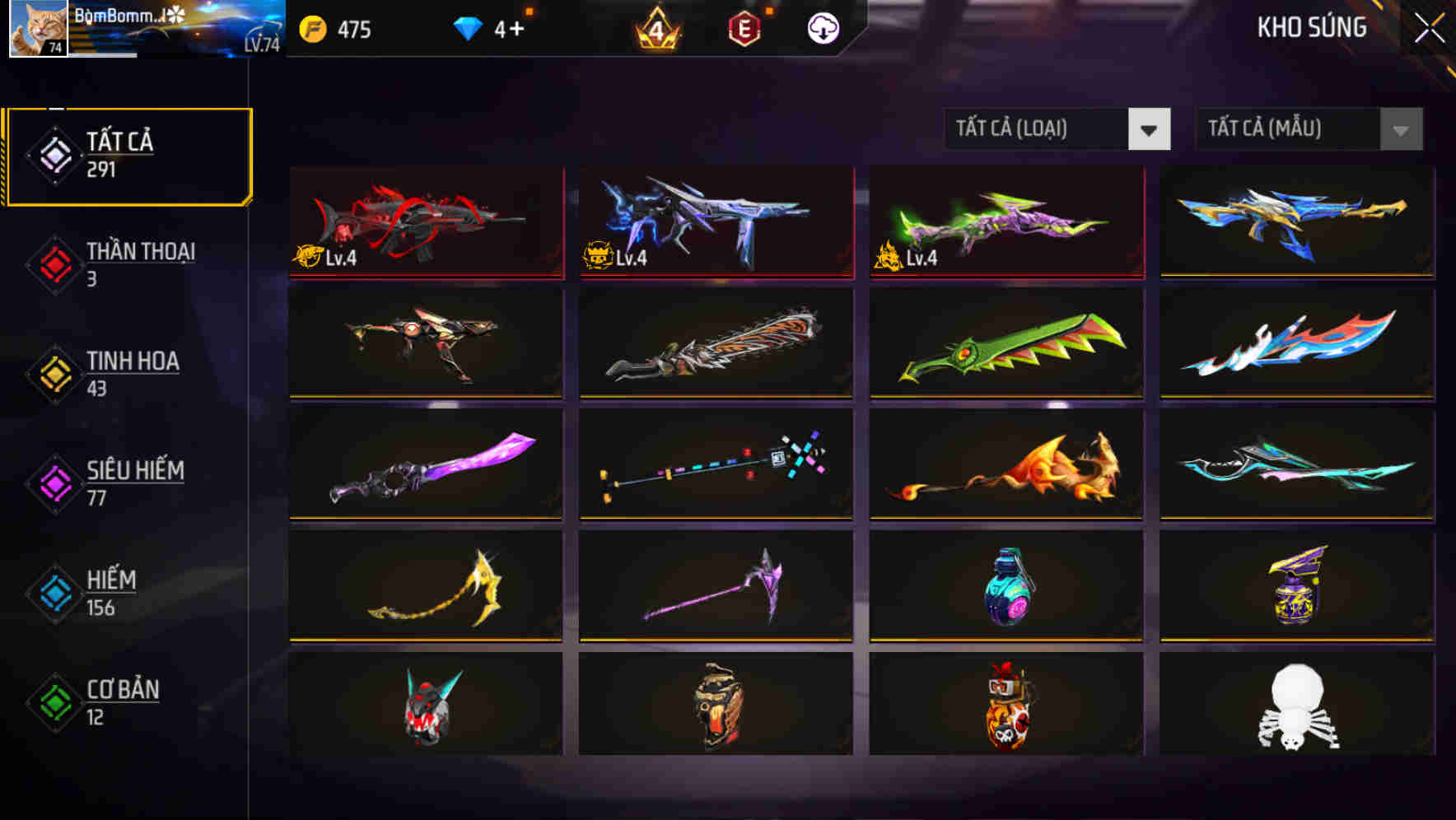Close the KHO SÚNG inventory screen

coord(1428,27)
